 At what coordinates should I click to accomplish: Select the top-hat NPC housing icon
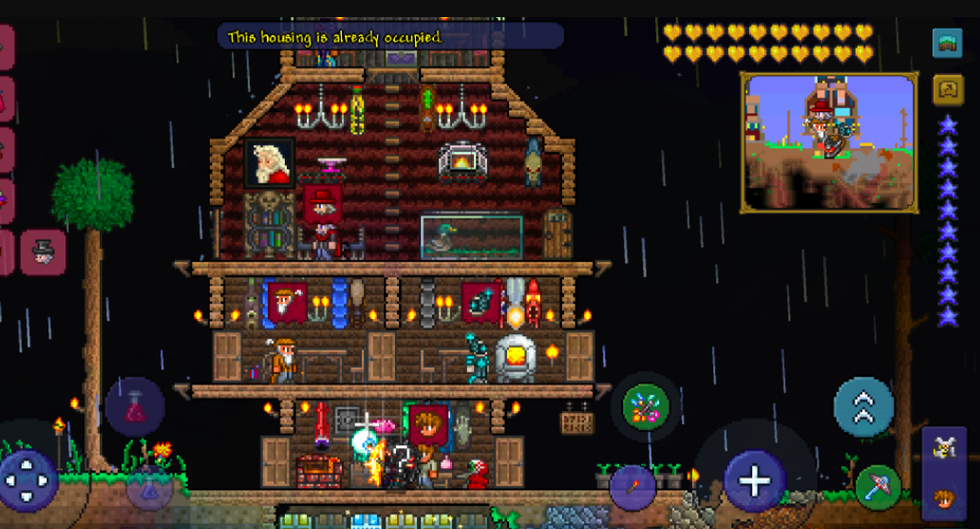[x=43, y=253]
